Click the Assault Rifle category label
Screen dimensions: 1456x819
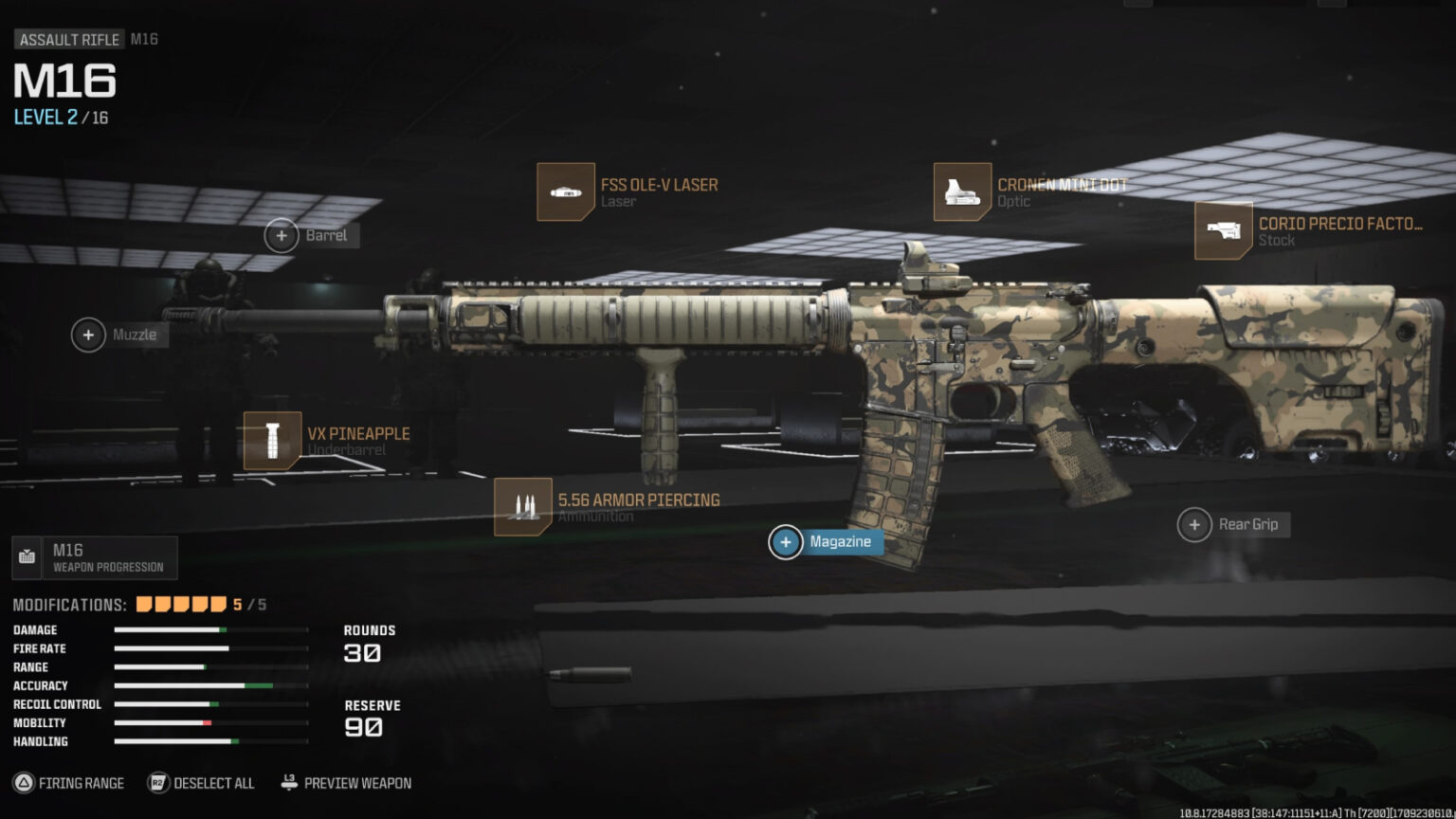(x=68, y=39)
